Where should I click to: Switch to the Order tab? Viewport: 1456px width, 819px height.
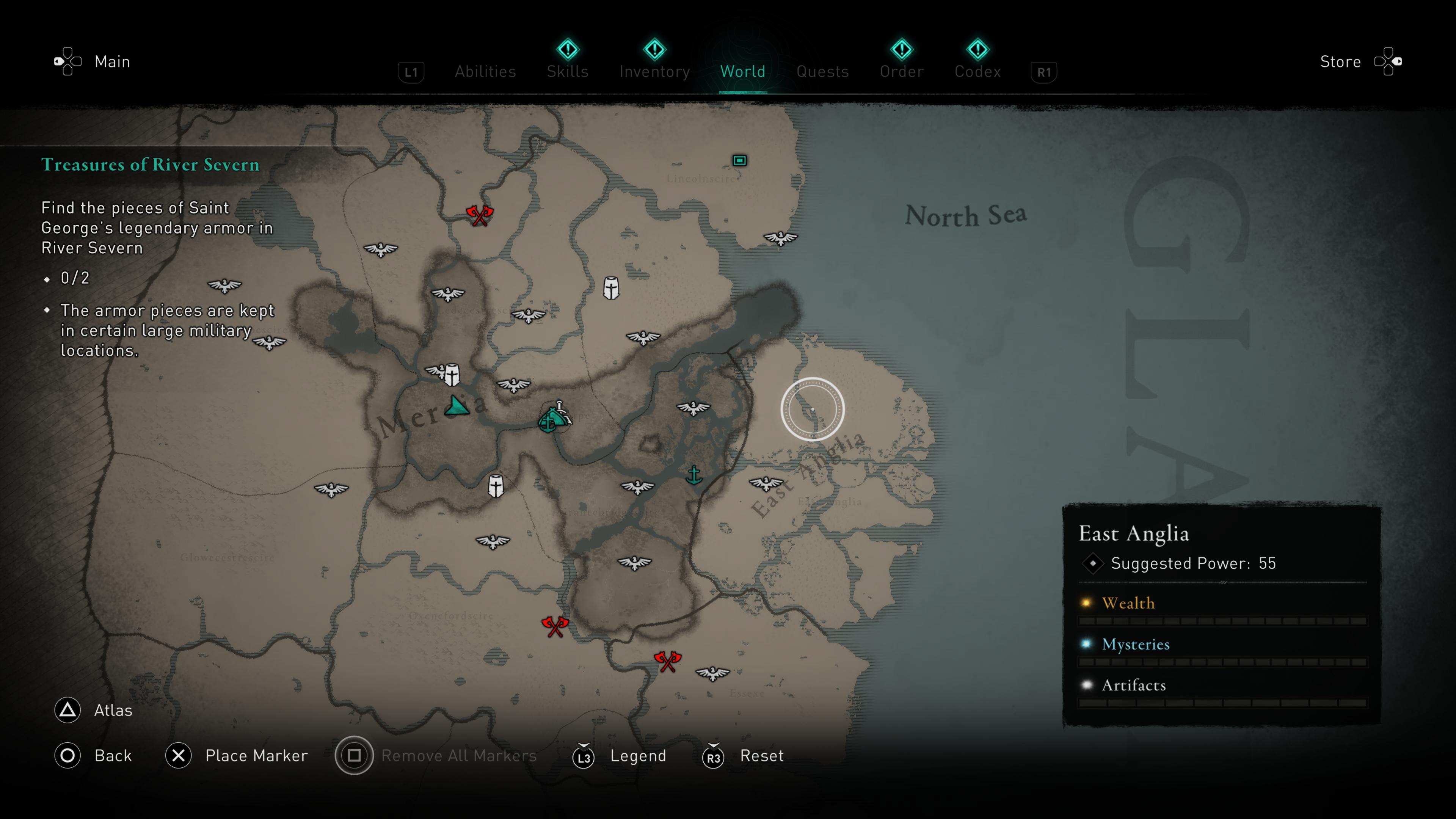click(x=902, y=72)
